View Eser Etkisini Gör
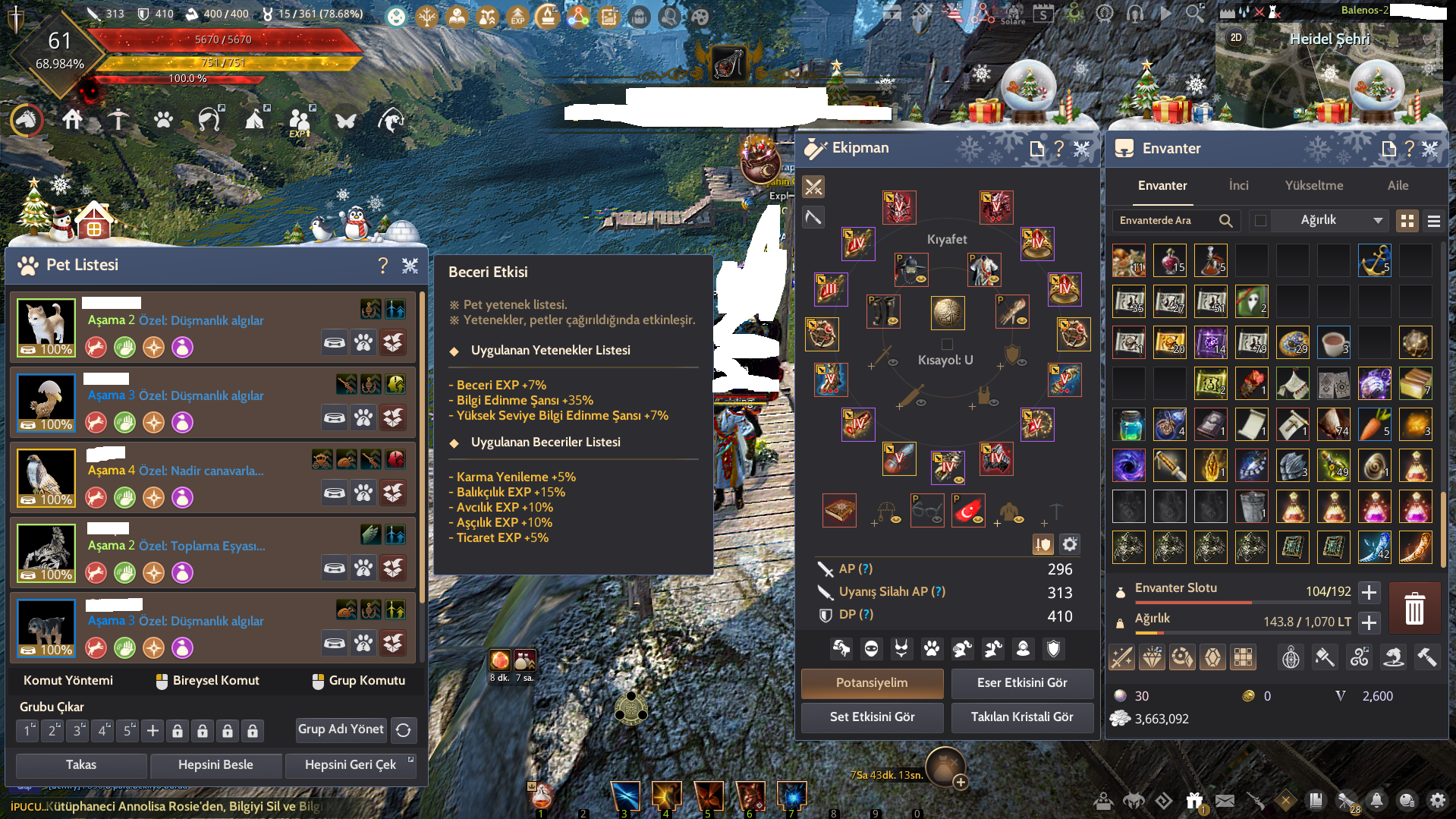Screen dimensions: 1456x819 1021,682
